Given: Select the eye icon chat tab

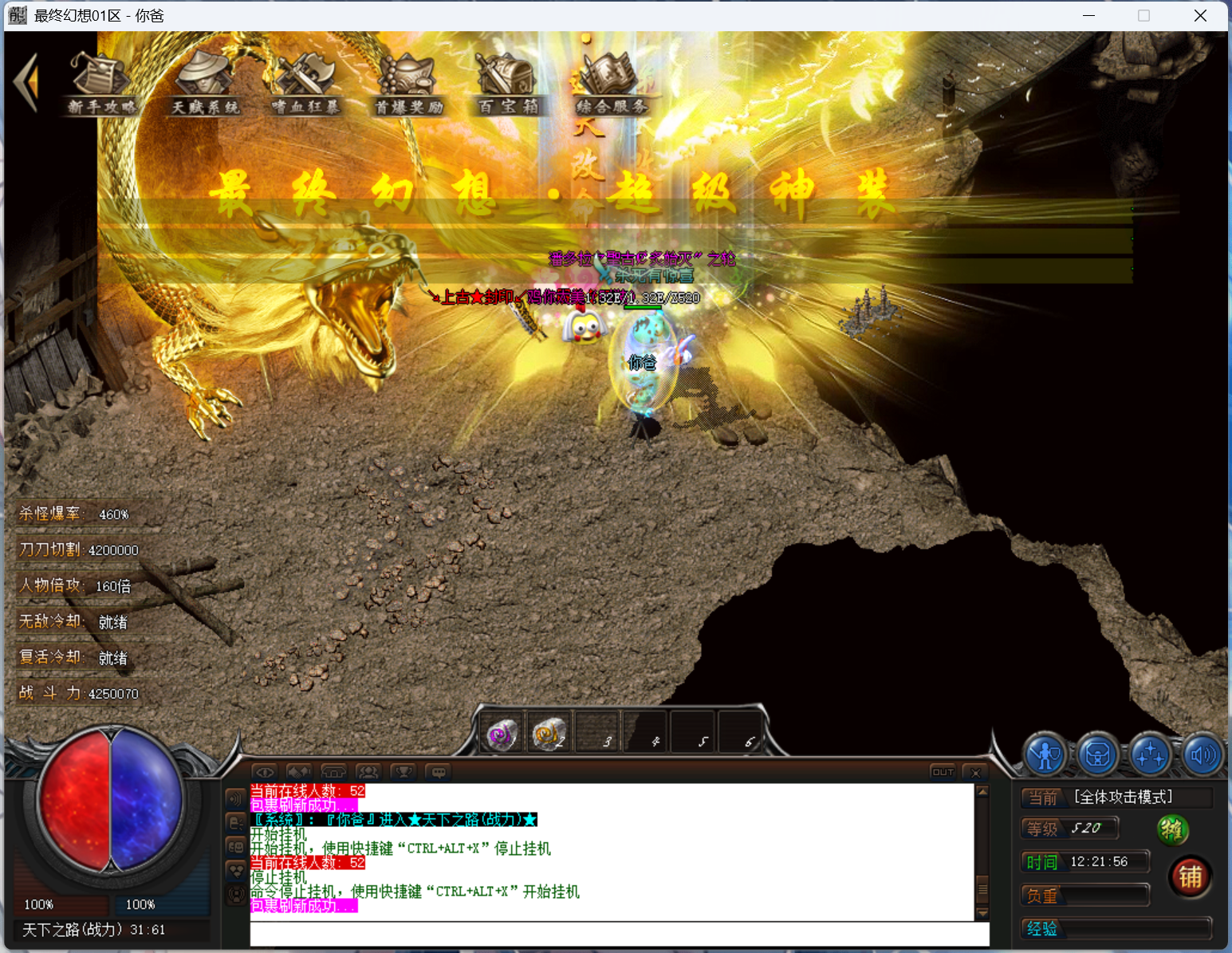Looking at the screenshot, I should 265,772.
